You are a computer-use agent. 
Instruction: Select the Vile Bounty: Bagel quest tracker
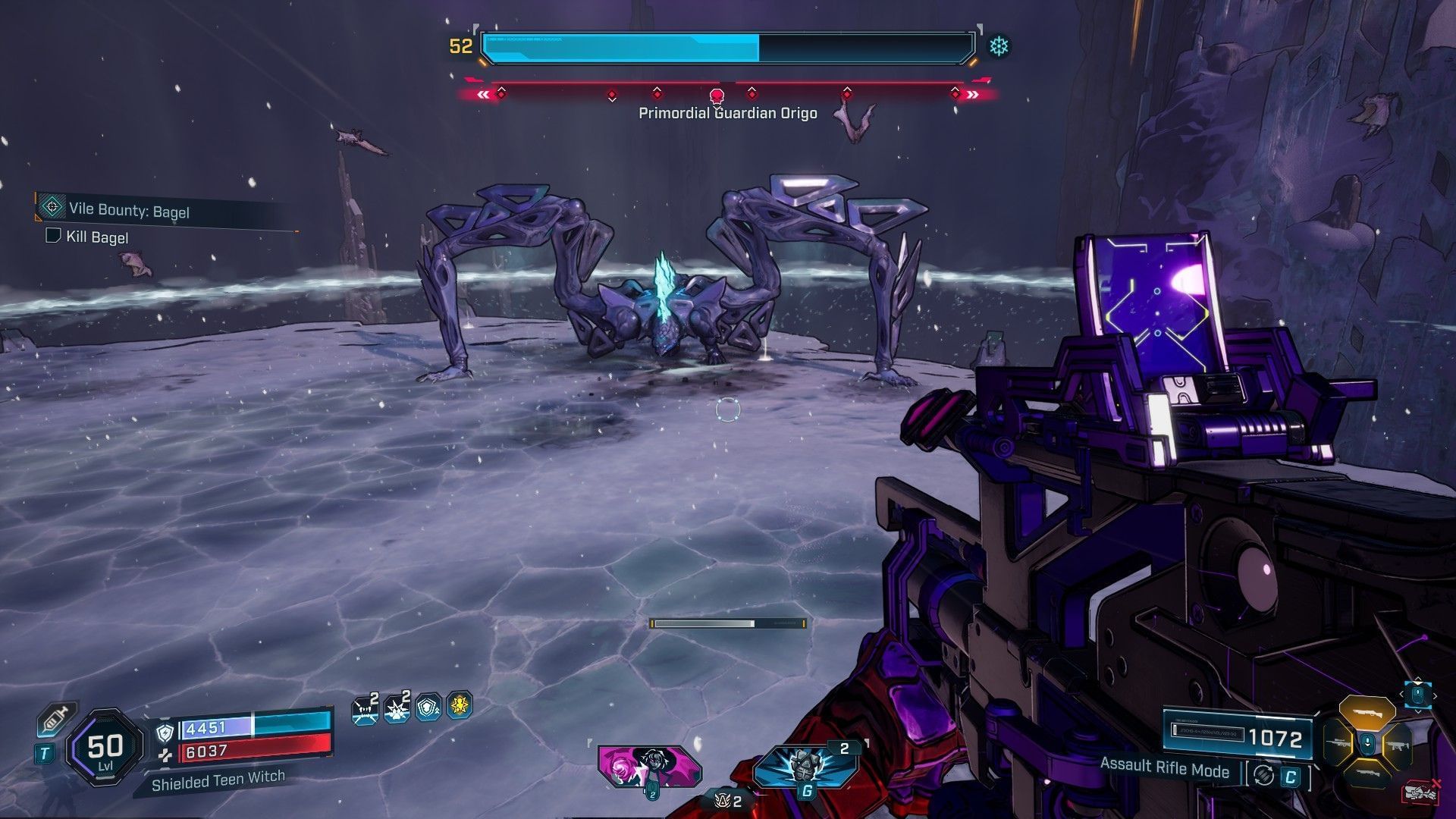(129, 210)
